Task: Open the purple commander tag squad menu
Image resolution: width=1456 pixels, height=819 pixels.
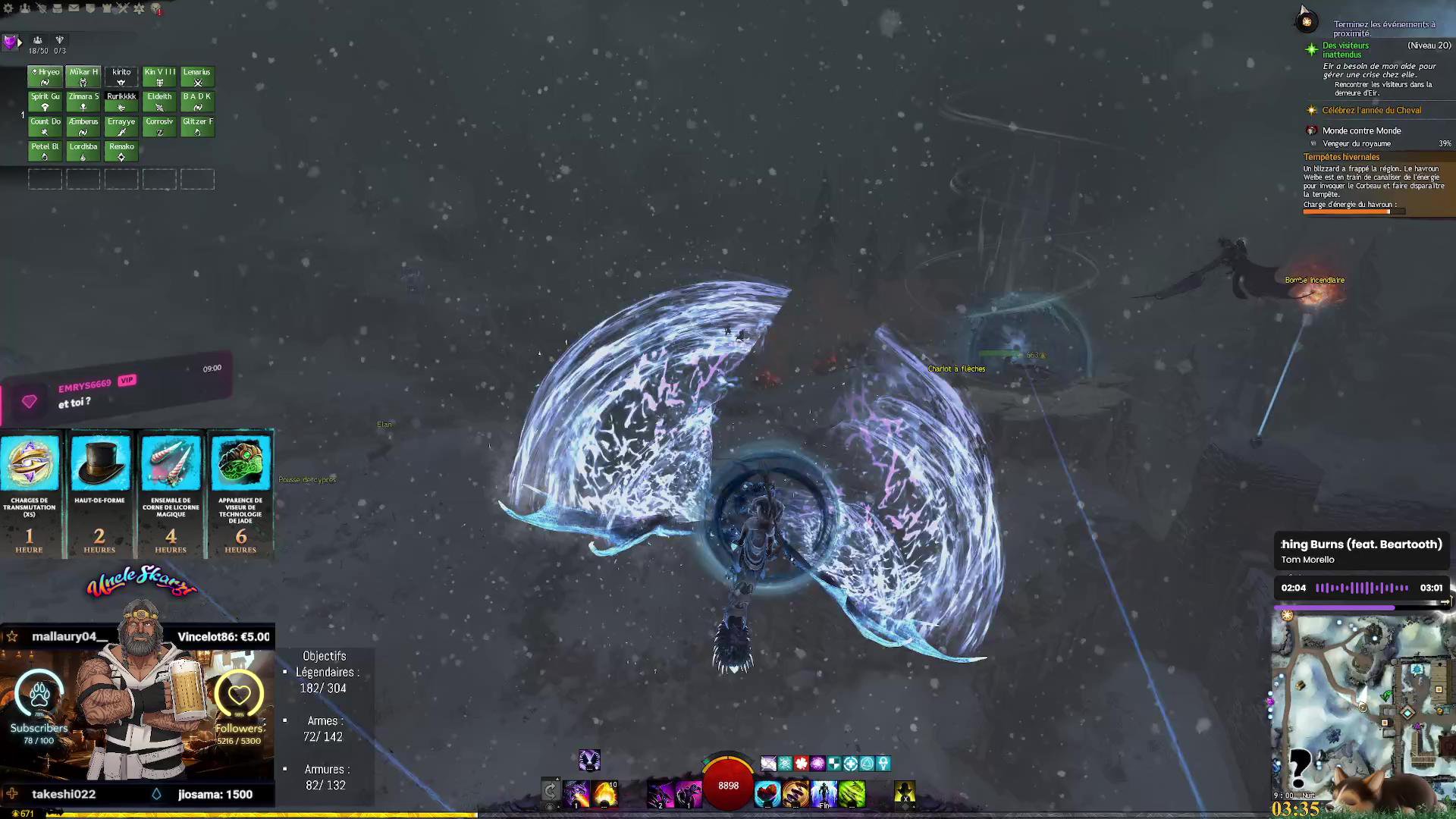Action: [10, 42]
